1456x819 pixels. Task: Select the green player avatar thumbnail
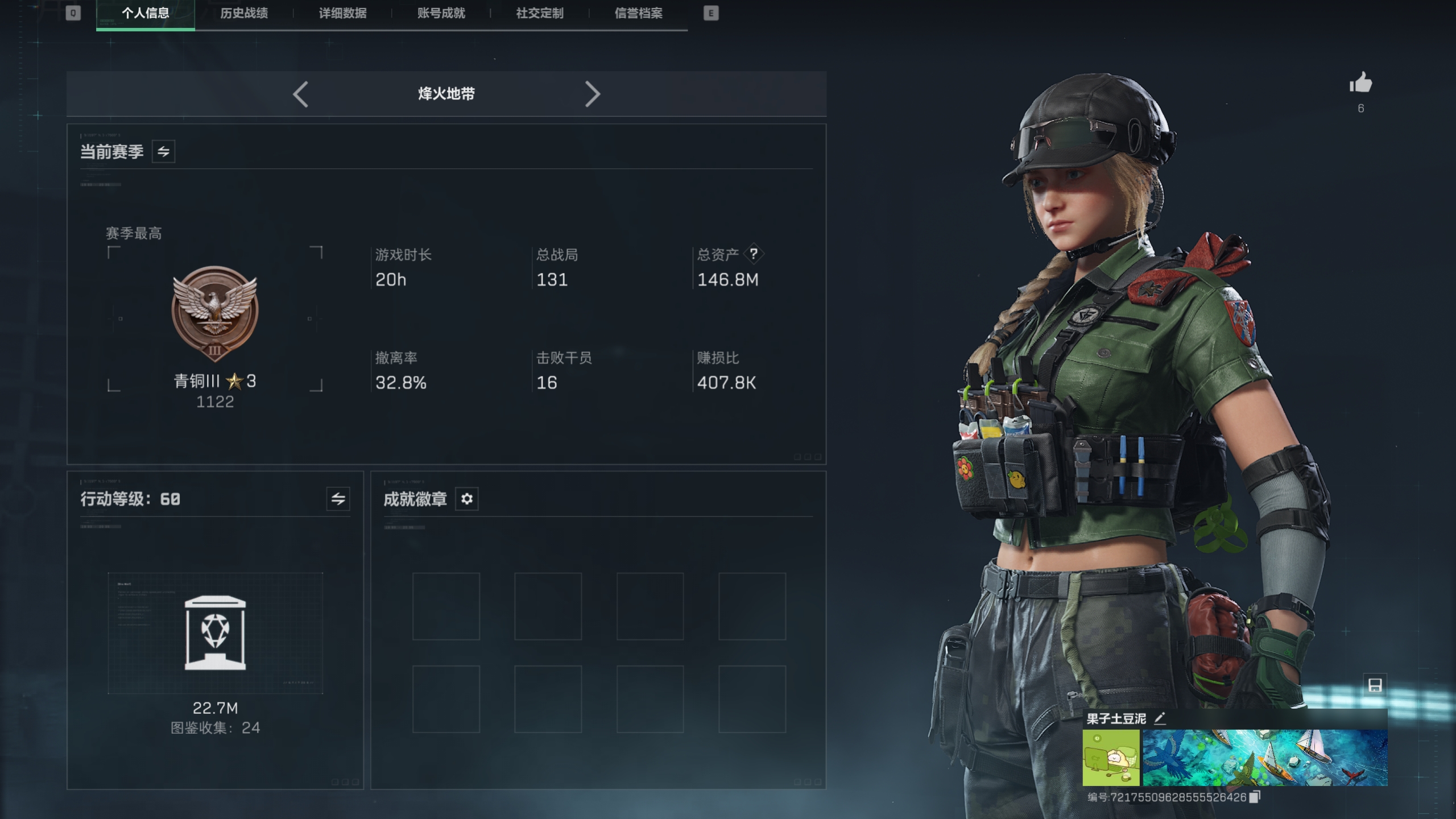pyautogui.click(x=1111, y=758)
